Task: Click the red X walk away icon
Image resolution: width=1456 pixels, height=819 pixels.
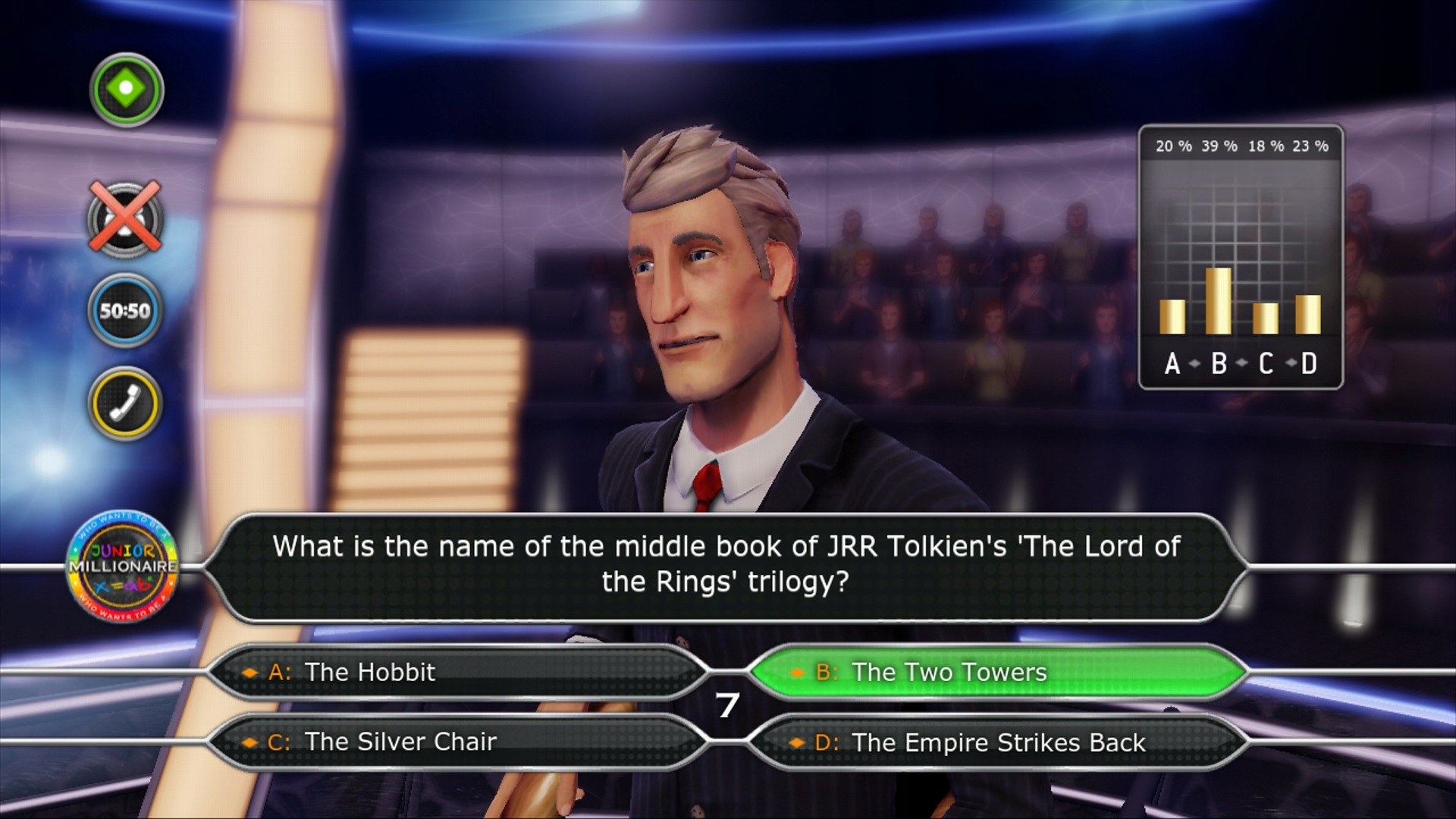Action: [x=124, y=218]
